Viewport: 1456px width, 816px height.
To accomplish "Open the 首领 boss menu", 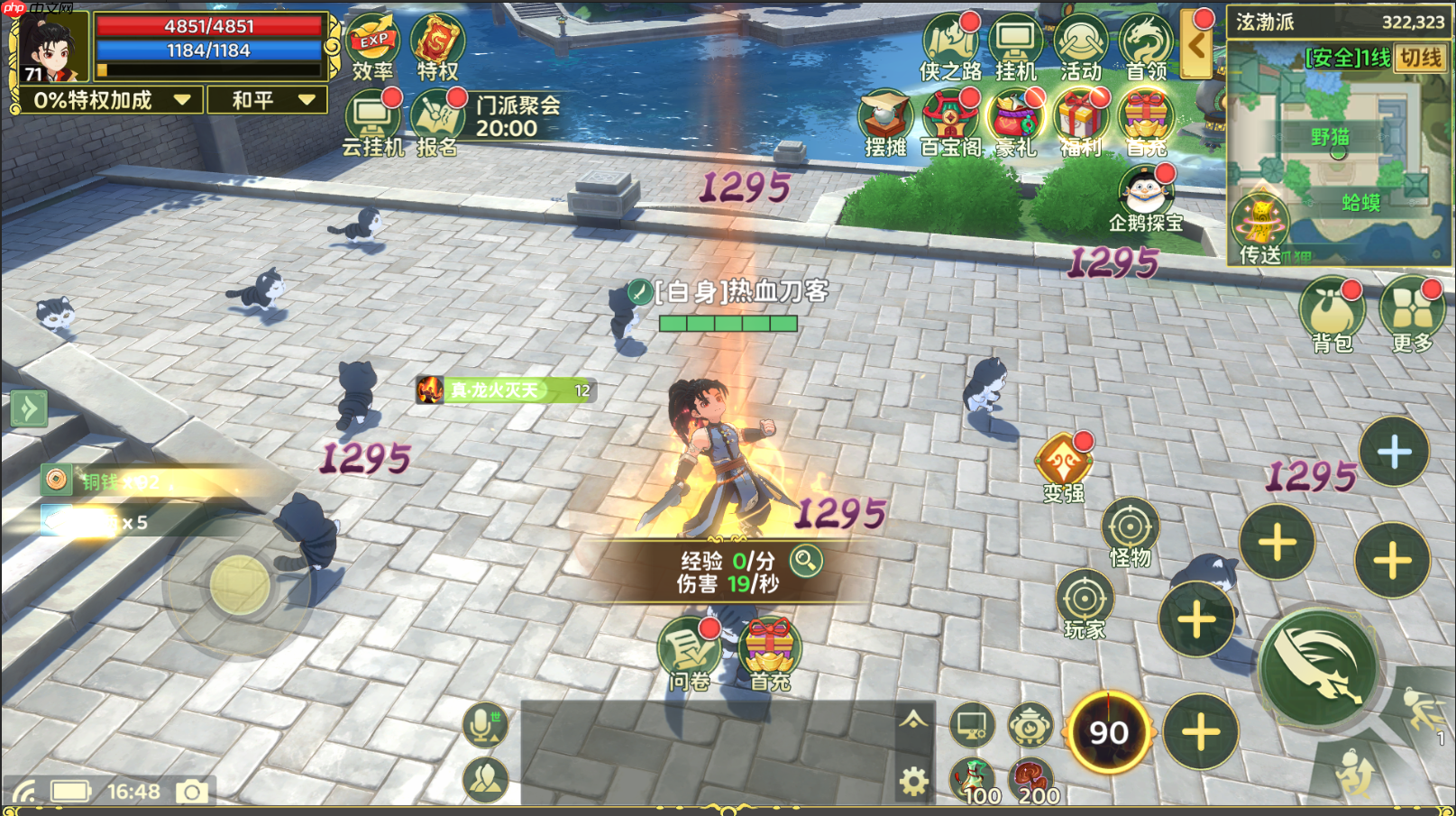I will [x=1145, y=45].
